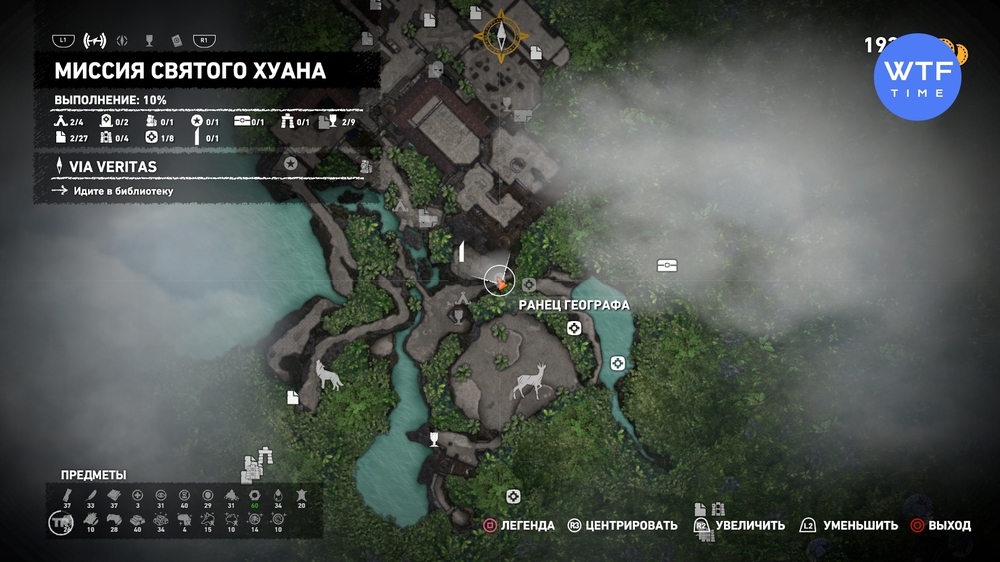Click the treasure chest marker in the fog
Screen dimensions: 1000x562
[668, 266]
